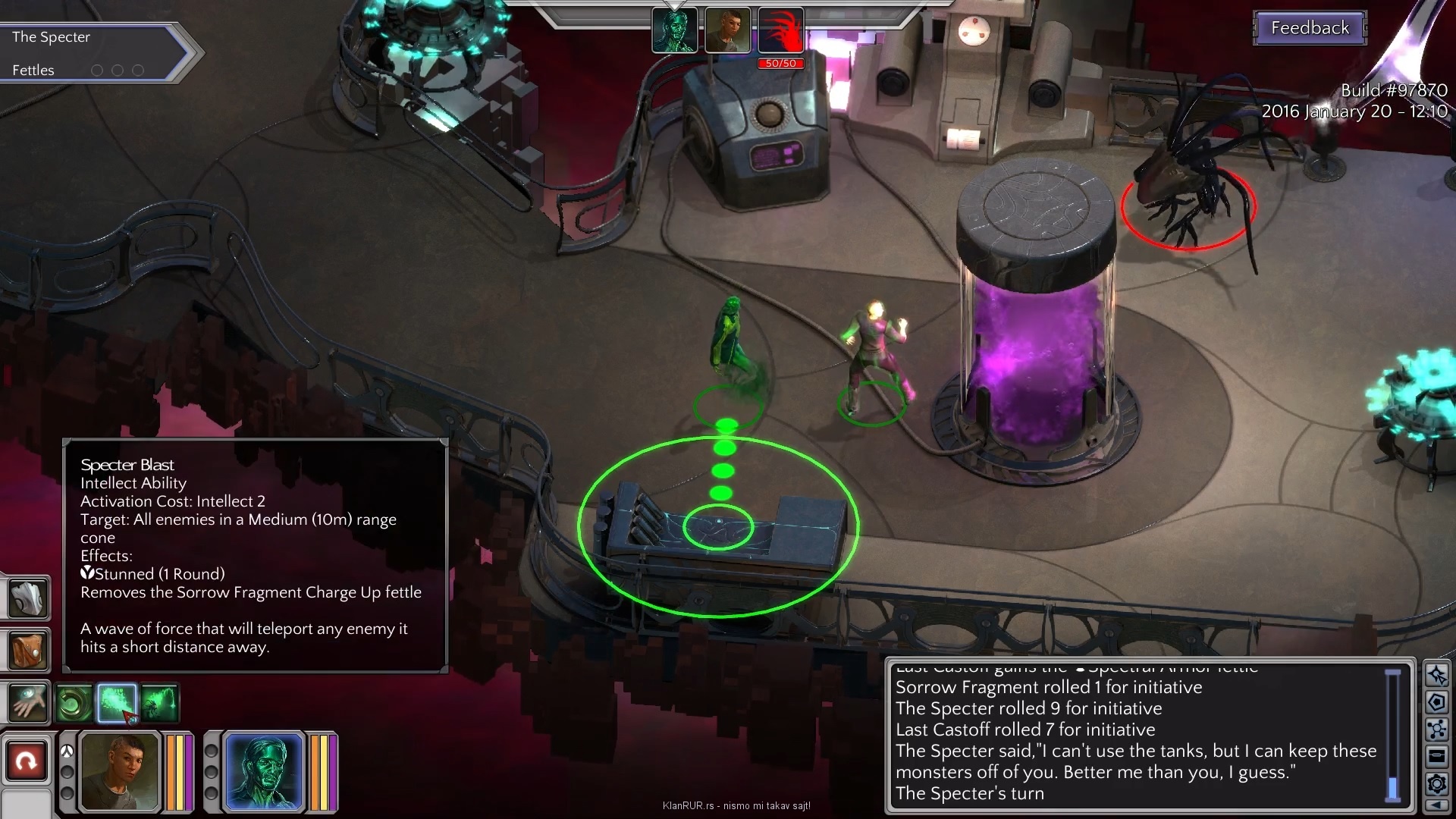
Task: Click the connected nodes menu button
Action: tap(1436, 730)
